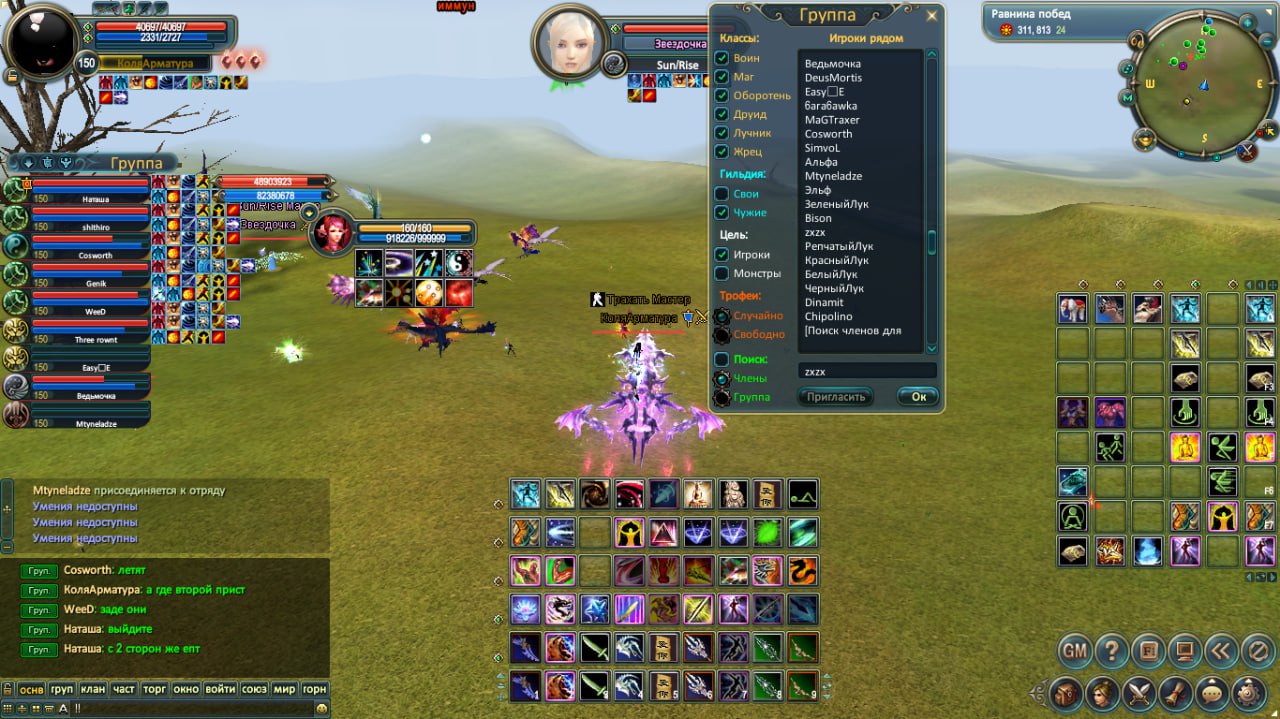Enable the Свои guild checkbox
The width and height of the screenshot is (1280, 719).
point(721,194)
